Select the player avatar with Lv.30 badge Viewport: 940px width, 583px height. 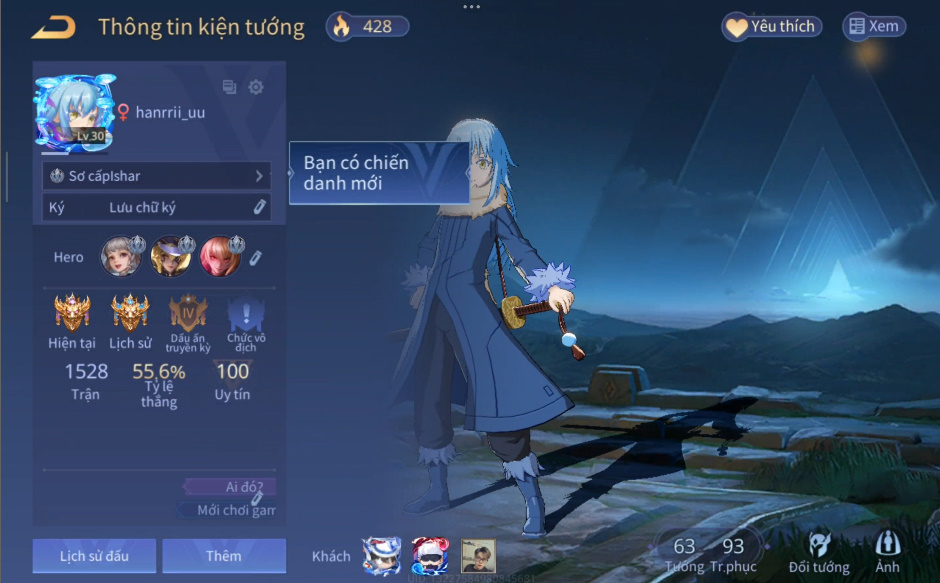75,112
